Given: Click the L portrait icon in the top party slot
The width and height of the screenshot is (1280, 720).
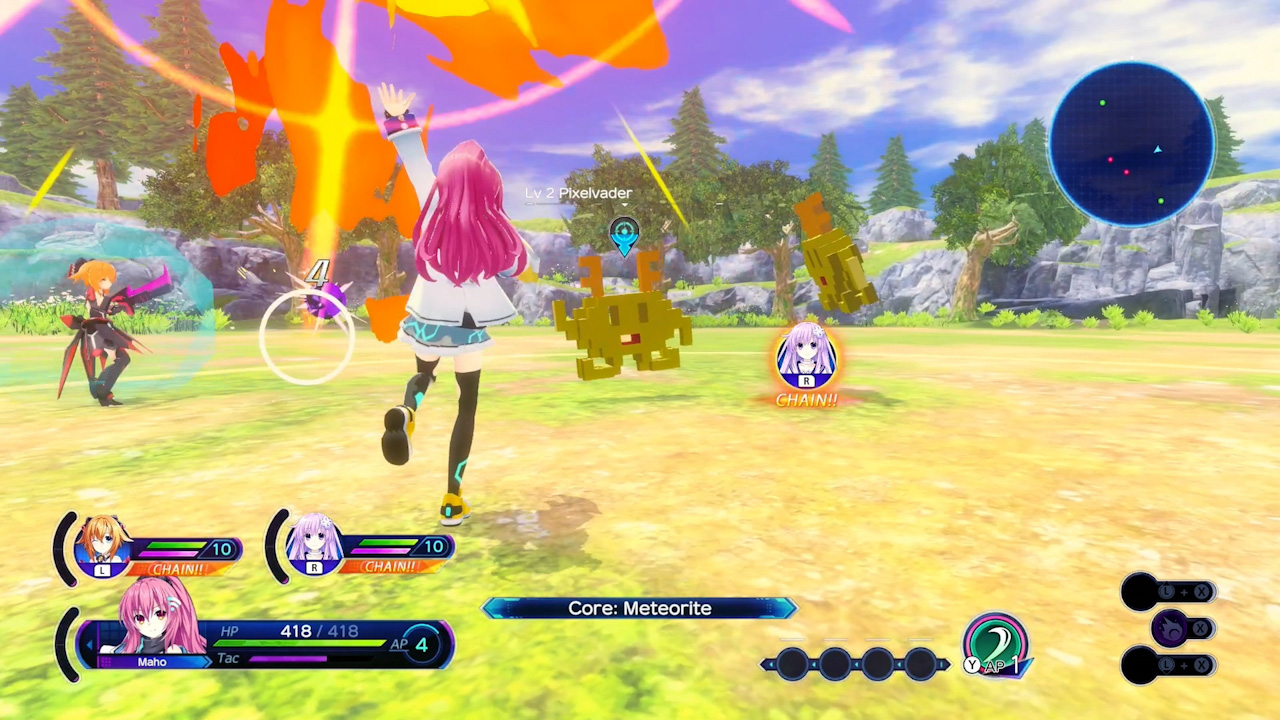Looking at the screenshot, I should coord(103,545).
